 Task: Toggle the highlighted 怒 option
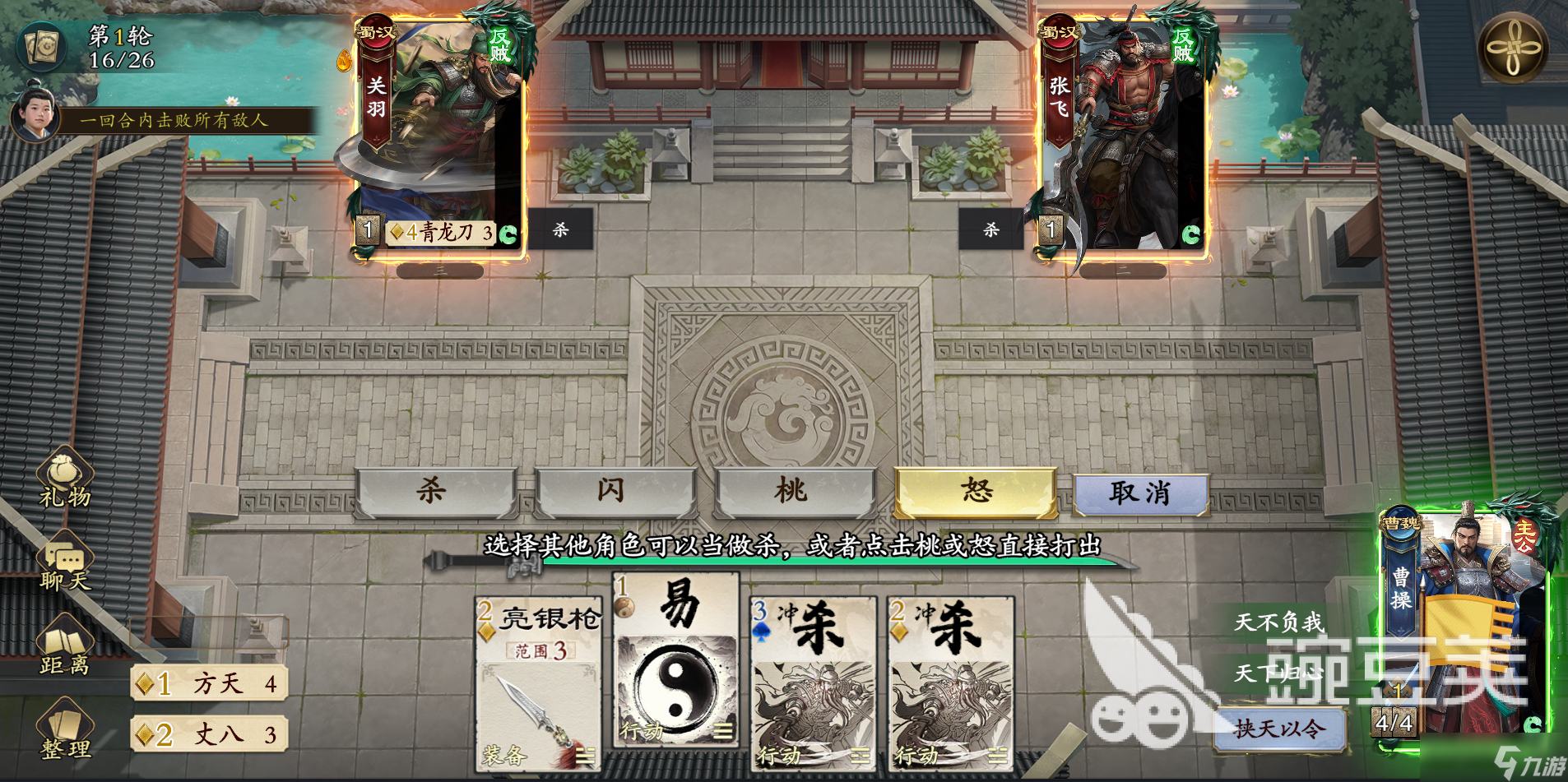(974, 490)
